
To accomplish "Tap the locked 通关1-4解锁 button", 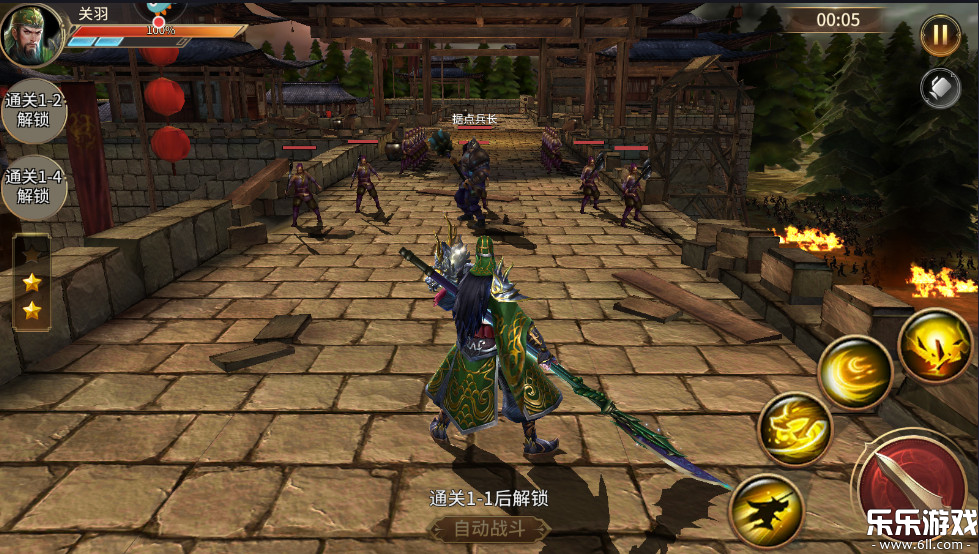I will coord(34,187).
